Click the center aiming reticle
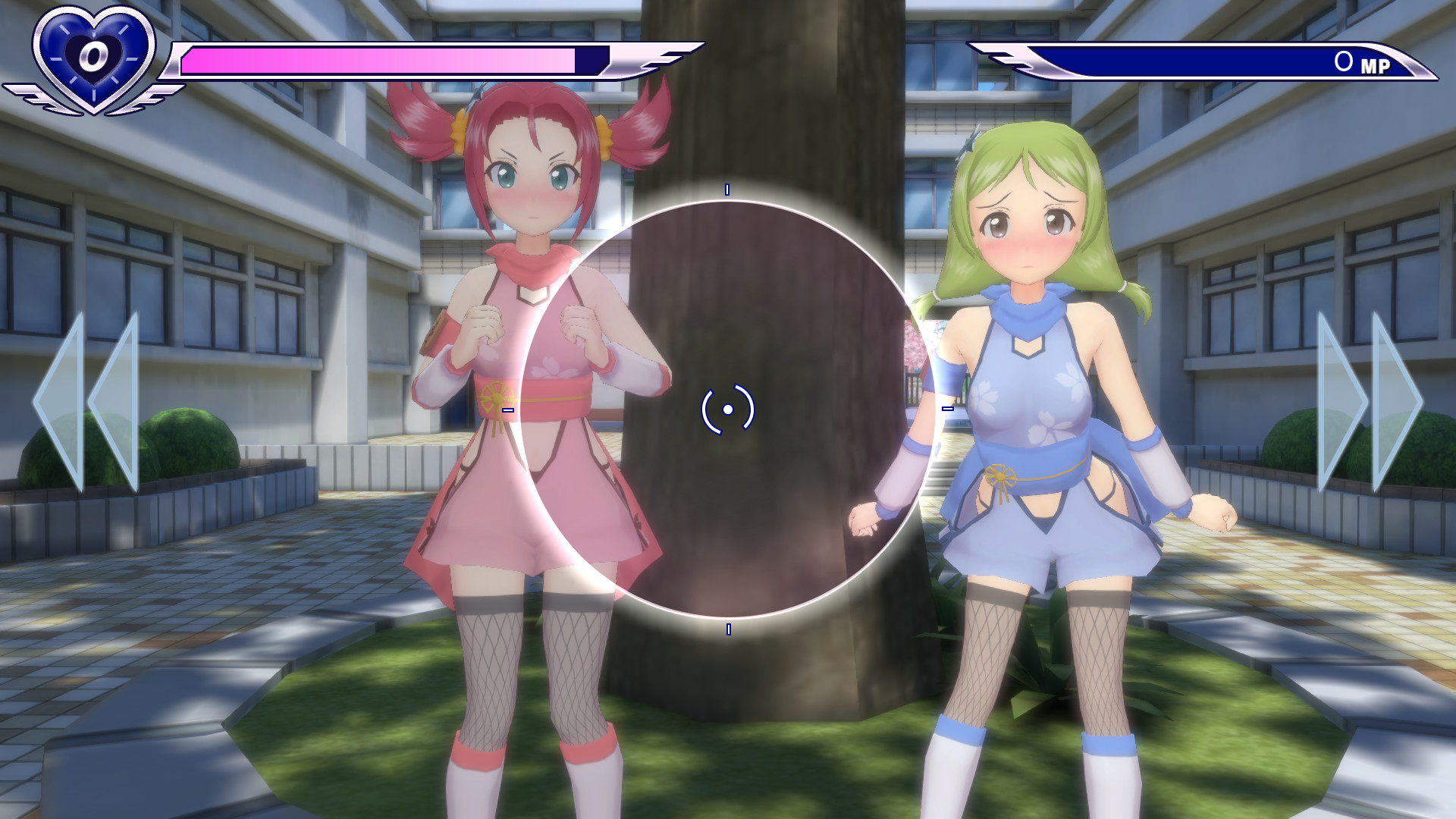Image resolution: width=1456 pixels, height=819 pixels. click(x=729, y=409)
